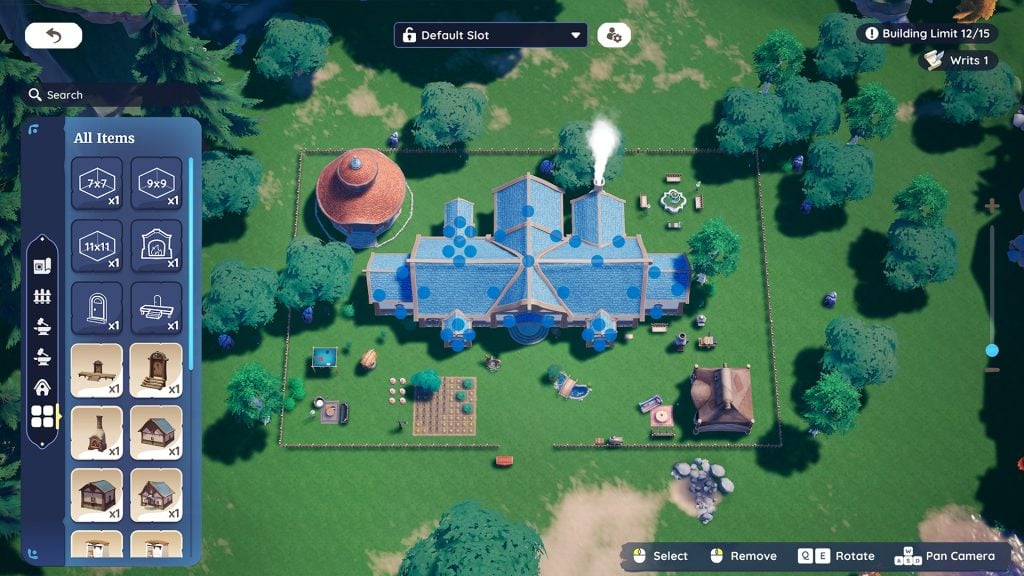The width and height of the screenshot is (1024, 576).
Task: Switch to the fence category tab
Action: pyautogui.click(x=42, y=296)
